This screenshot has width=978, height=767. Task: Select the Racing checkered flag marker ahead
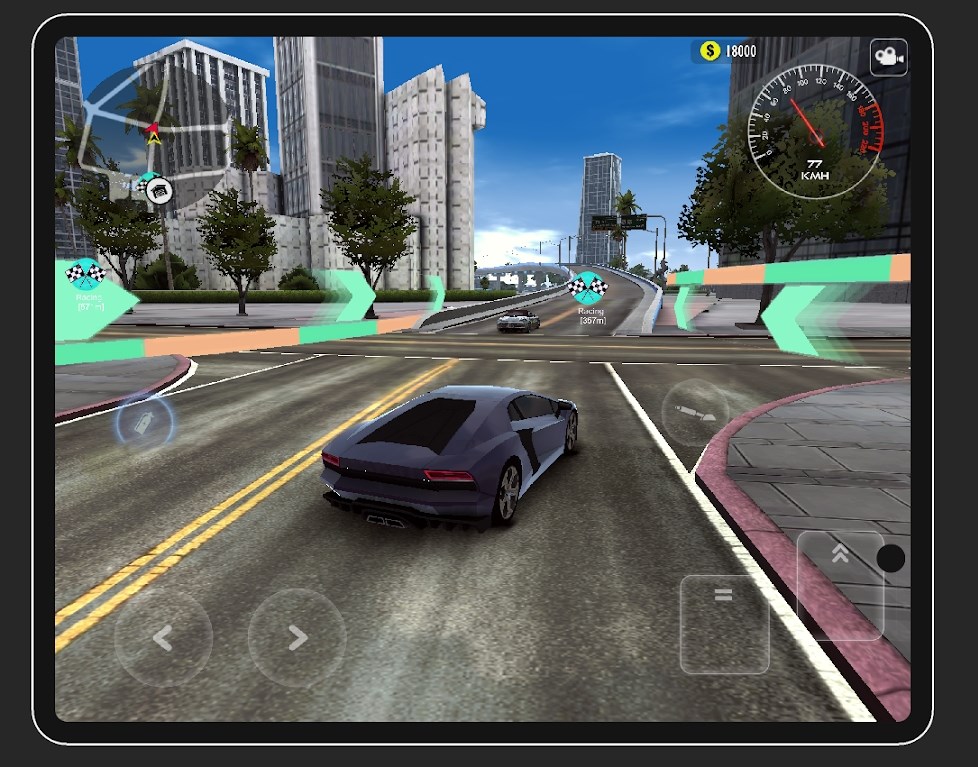(x=588, y=287)
